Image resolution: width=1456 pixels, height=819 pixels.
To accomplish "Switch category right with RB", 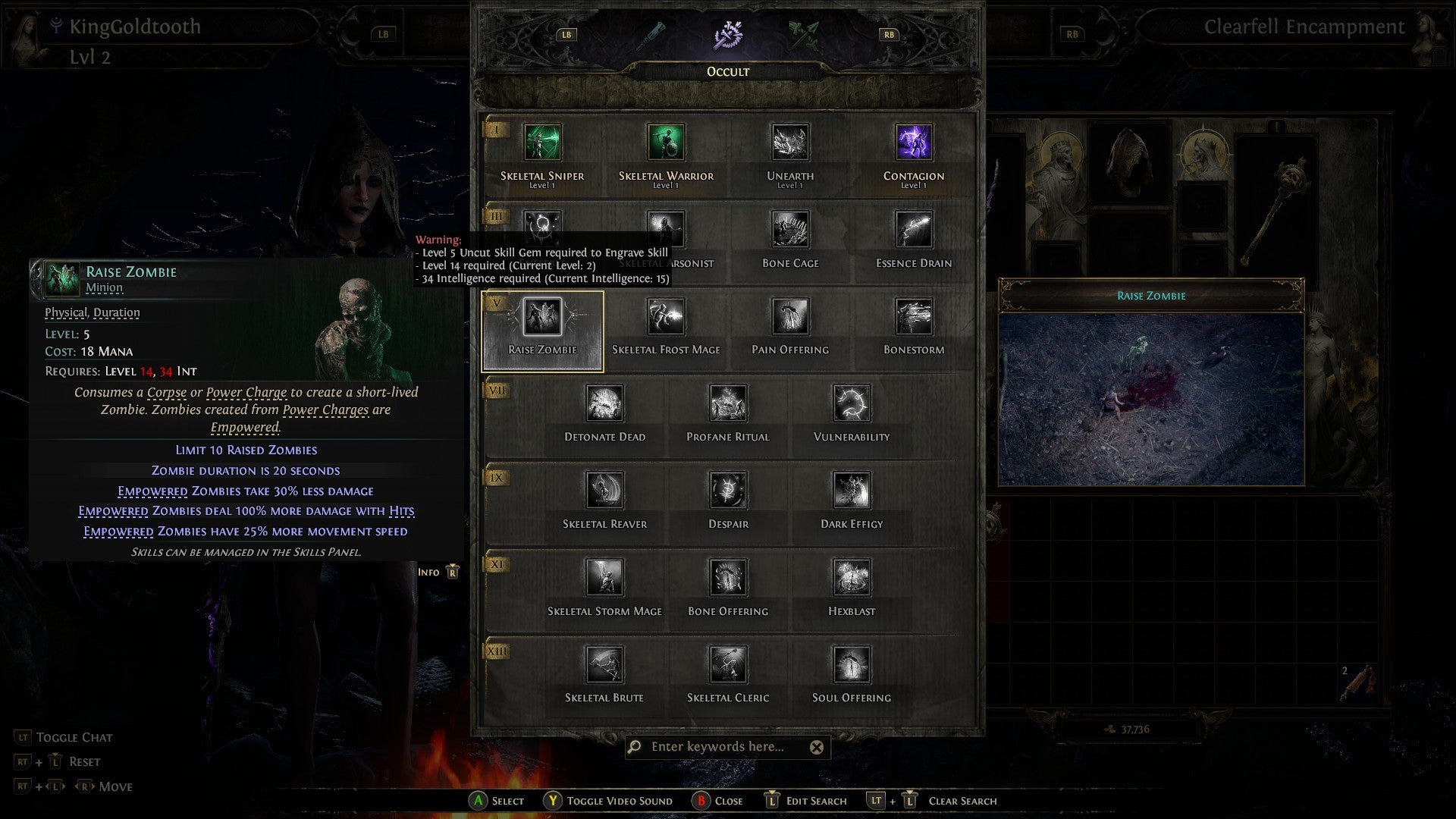I will [x=890, y=34].
